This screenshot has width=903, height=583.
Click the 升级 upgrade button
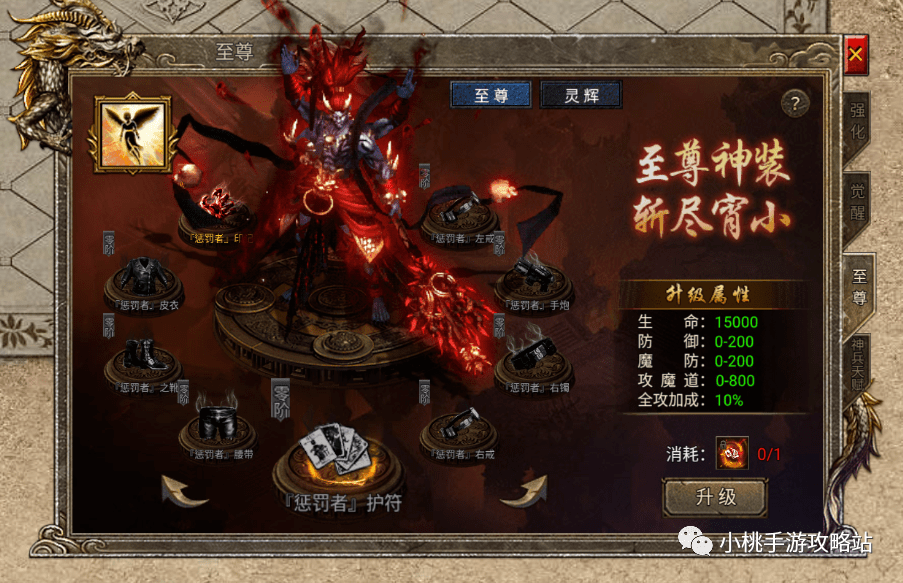pos(715,497)
